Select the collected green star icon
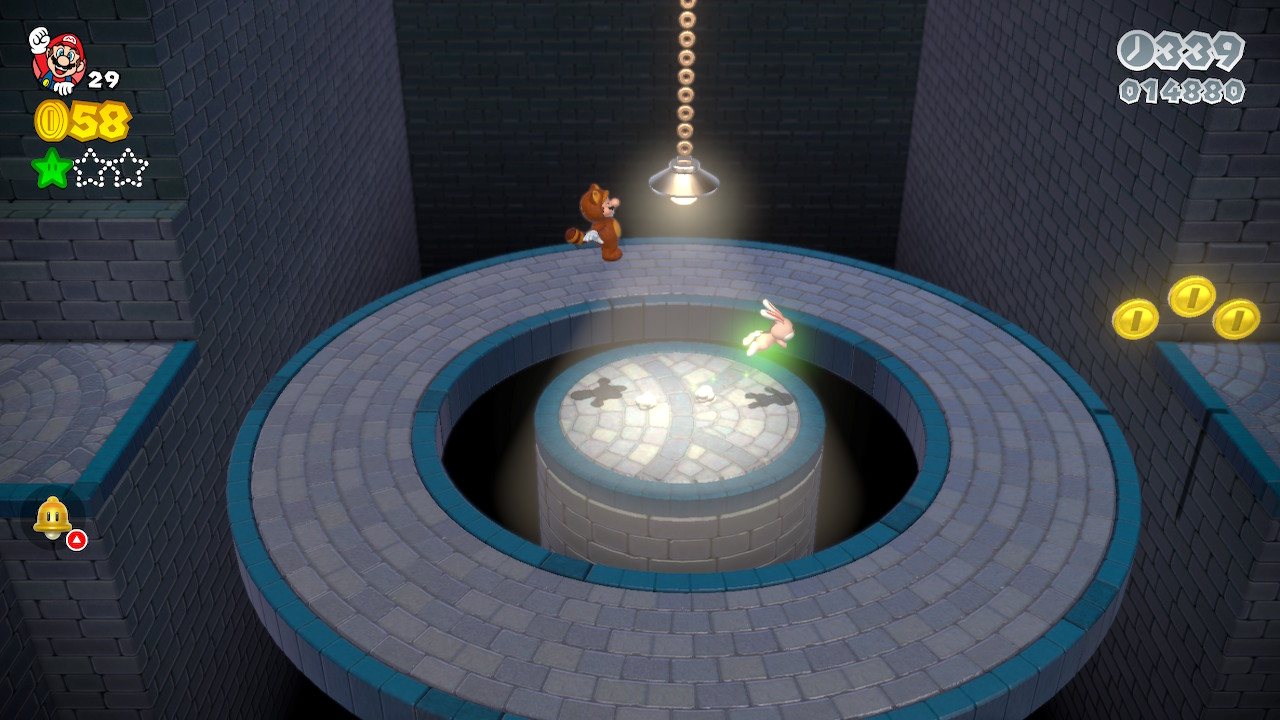Image resolution: width=1280 pixels, height=720 pixels. [51, 168]
